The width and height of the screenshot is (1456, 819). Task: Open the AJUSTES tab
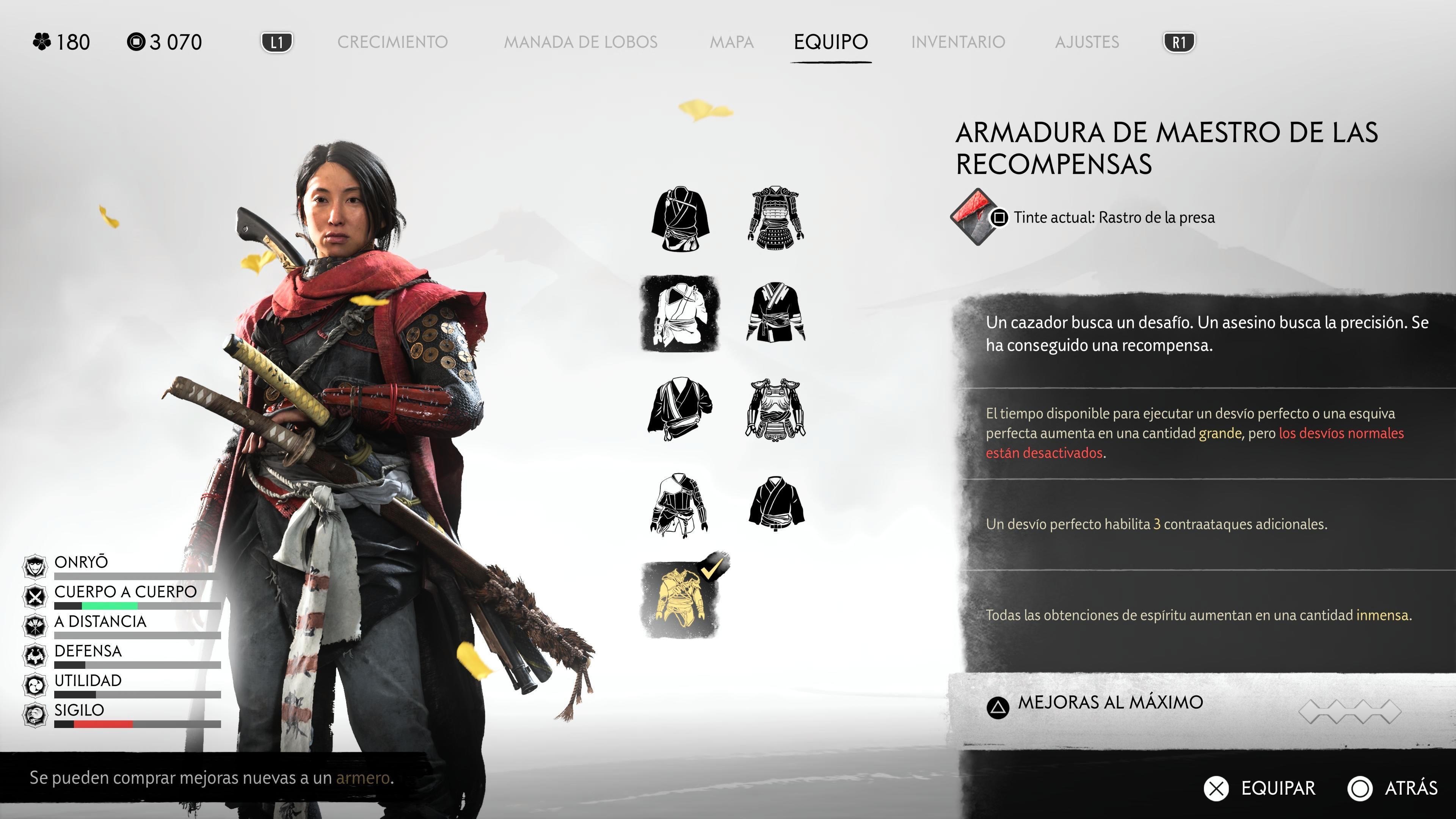pyautogui.click(x=1087, y=41)
